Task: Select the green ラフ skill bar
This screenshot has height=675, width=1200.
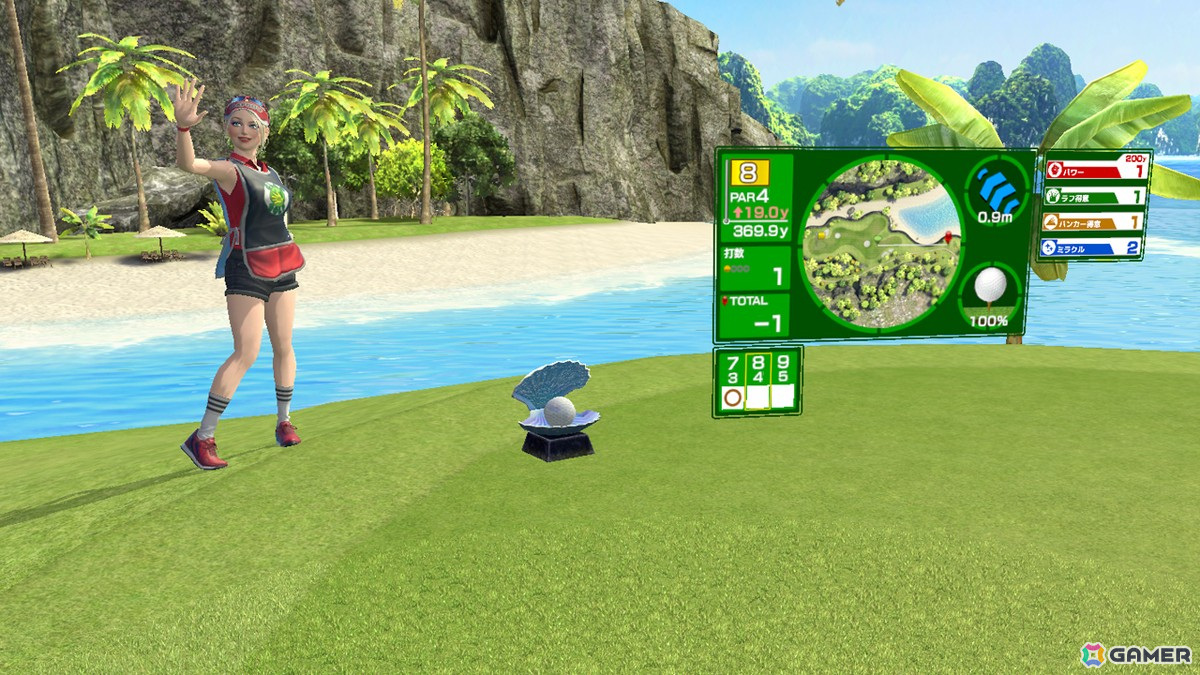Action: click(1094, 196)
